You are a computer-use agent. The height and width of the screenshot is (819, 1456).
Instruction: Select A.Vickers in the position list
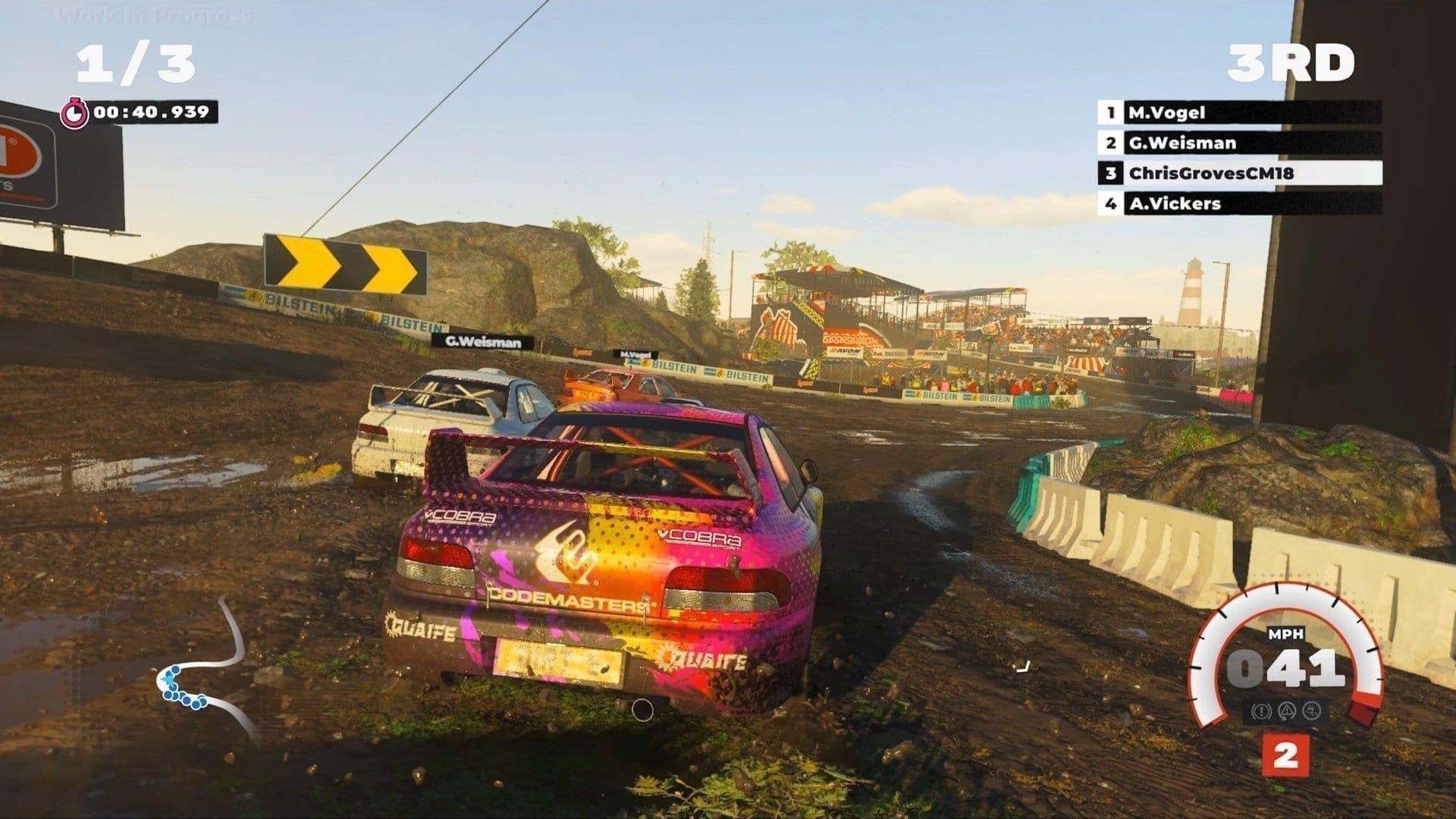(x=1239, y=203)
